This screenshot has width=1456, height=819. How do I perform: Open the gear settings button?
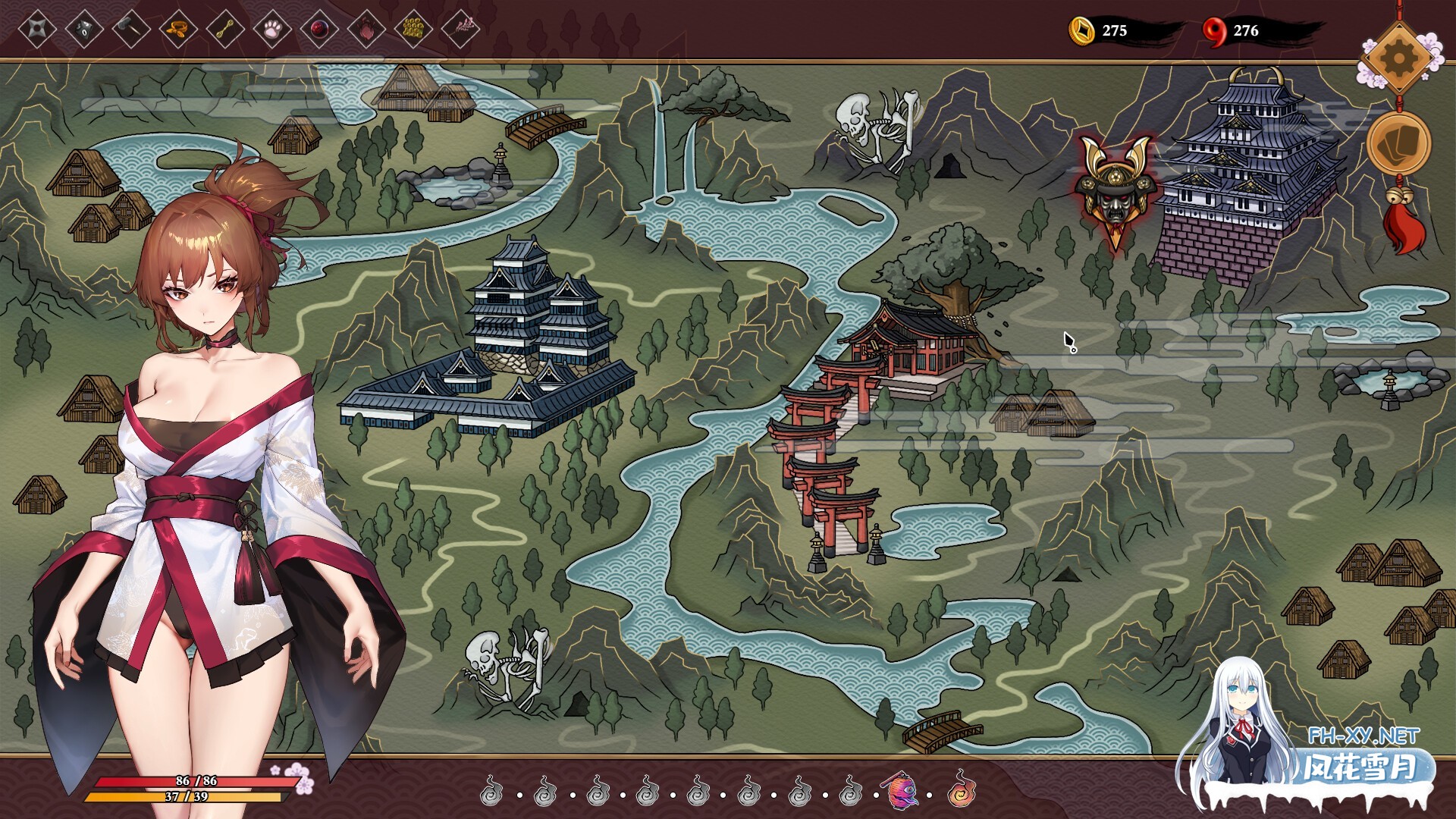pos(1398,58)
